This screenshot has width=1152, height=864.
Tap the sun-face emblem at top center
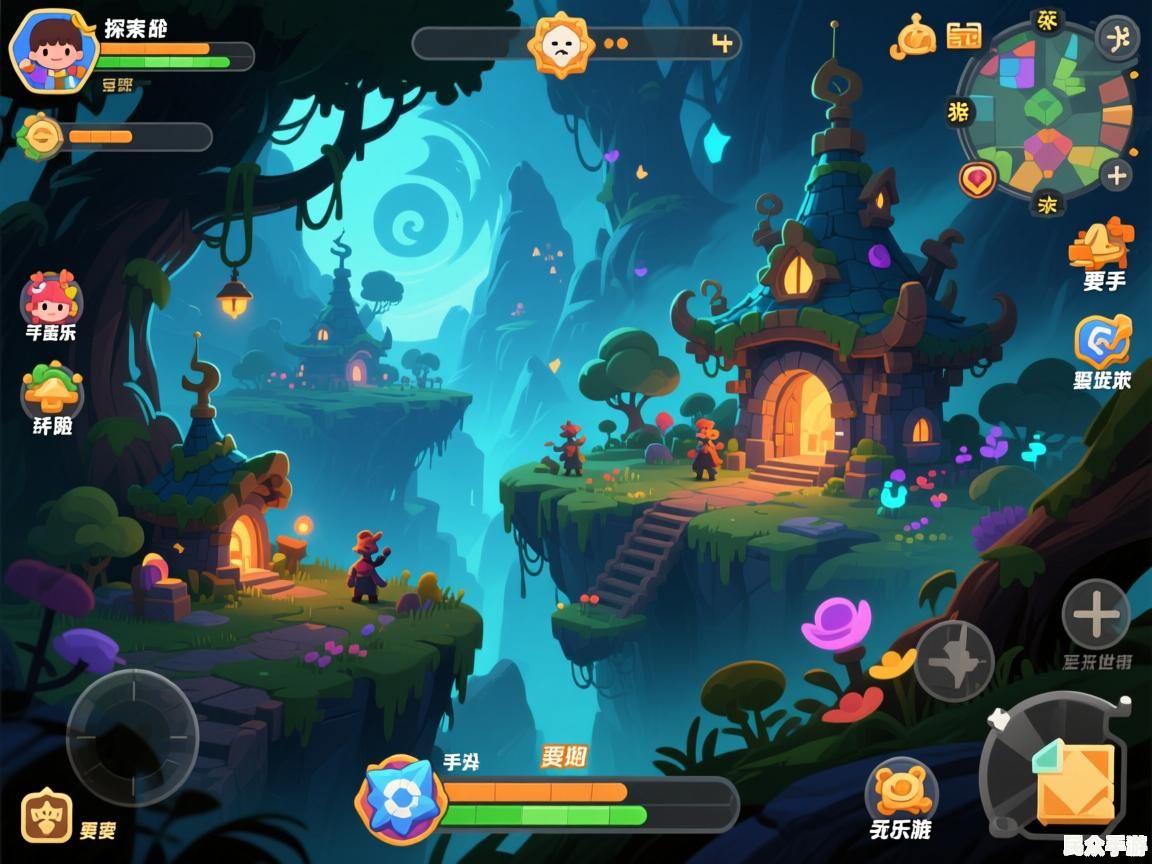(x=561, y=44)
